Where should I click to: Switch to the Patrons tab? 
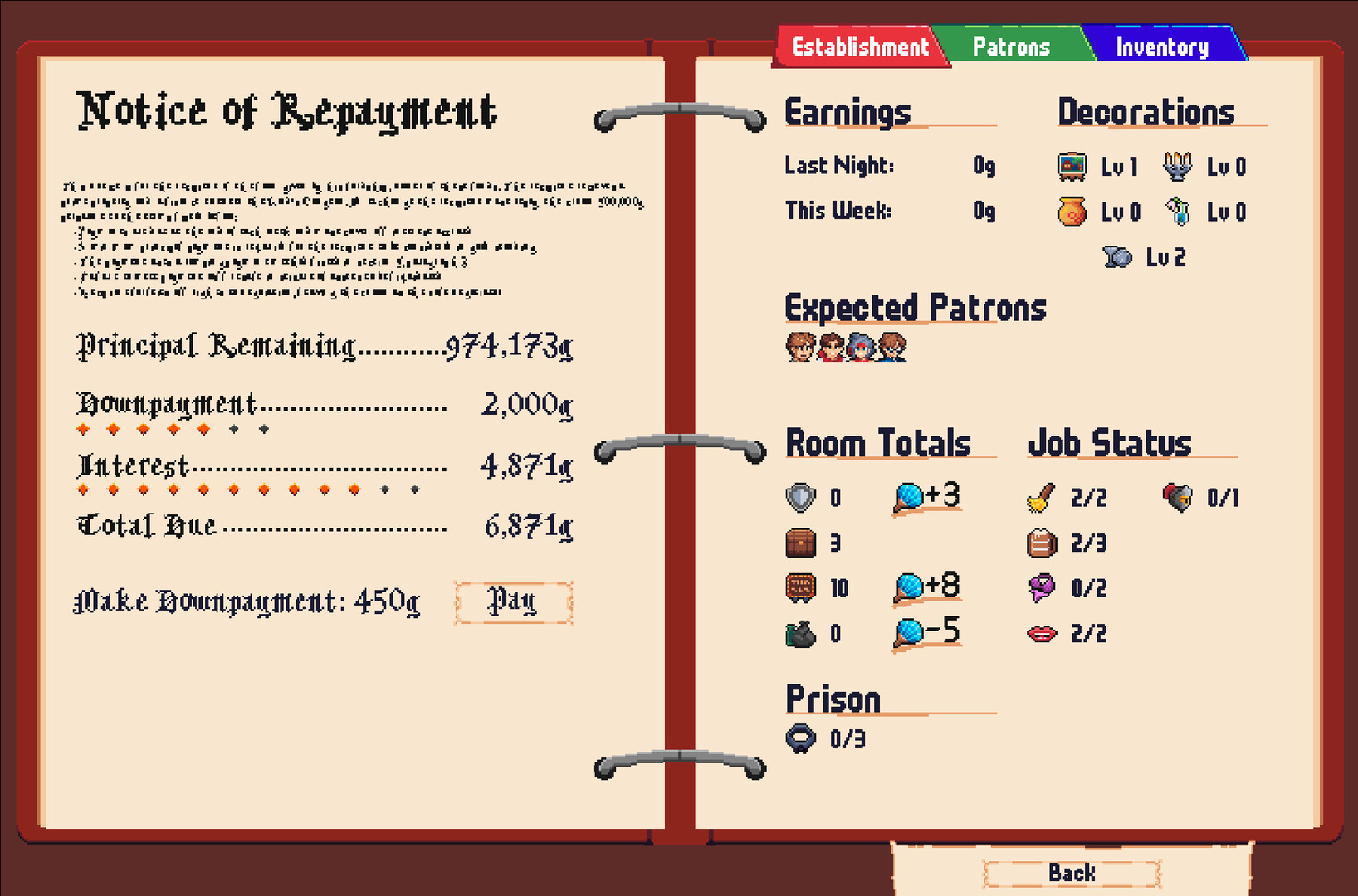click(1011, 46)
